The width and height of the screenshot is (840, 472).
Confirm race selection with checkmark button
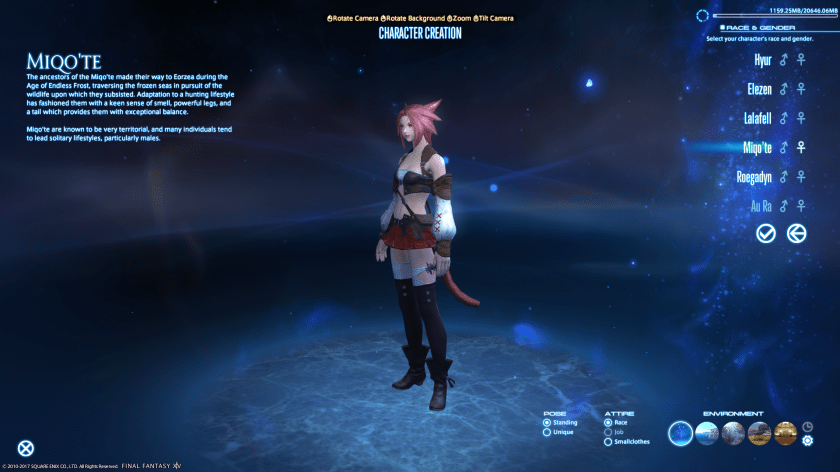click(766, 233)
